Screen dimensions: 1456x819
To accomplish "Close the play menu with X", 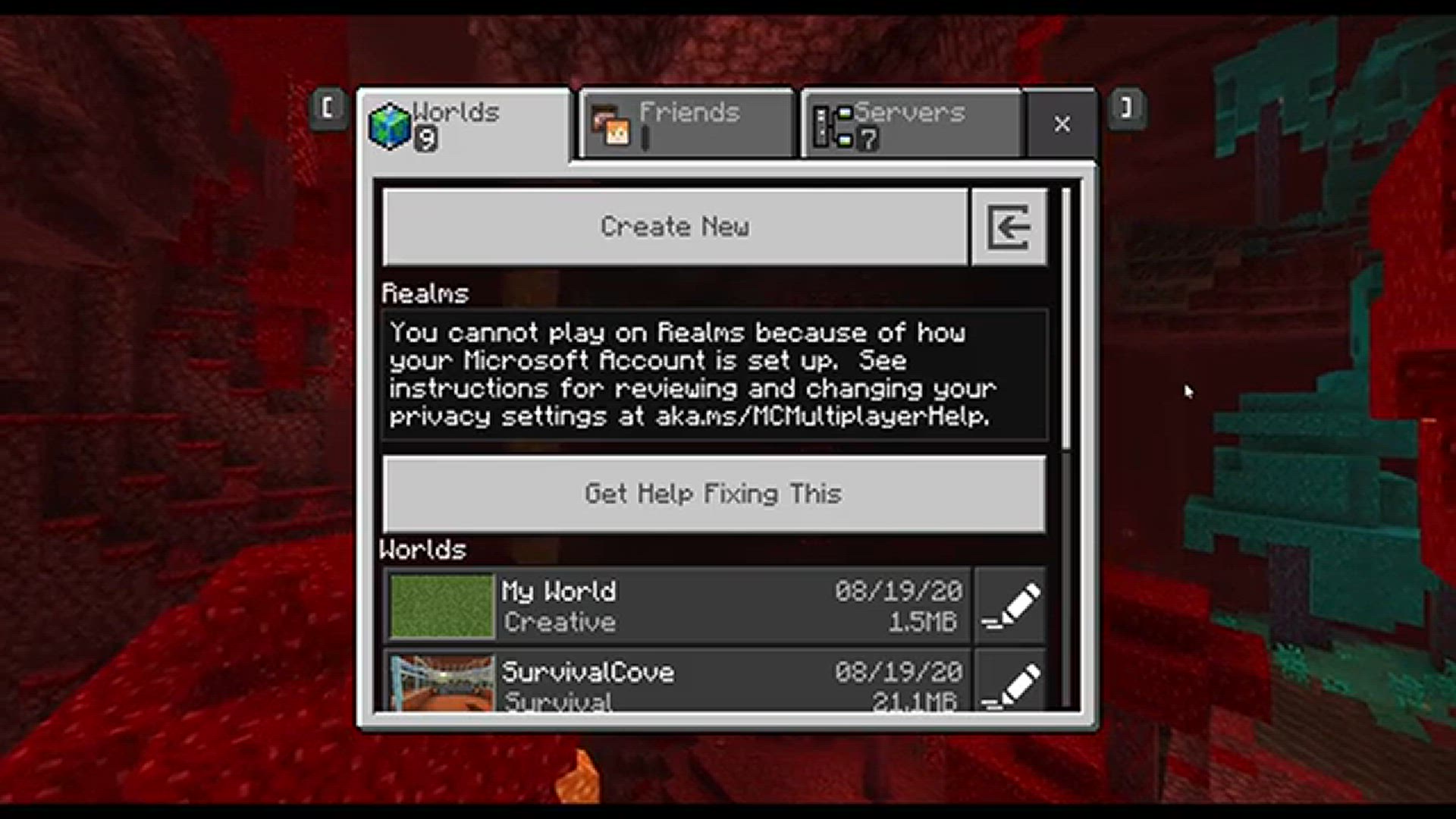I will click(x=1062, y=124).
